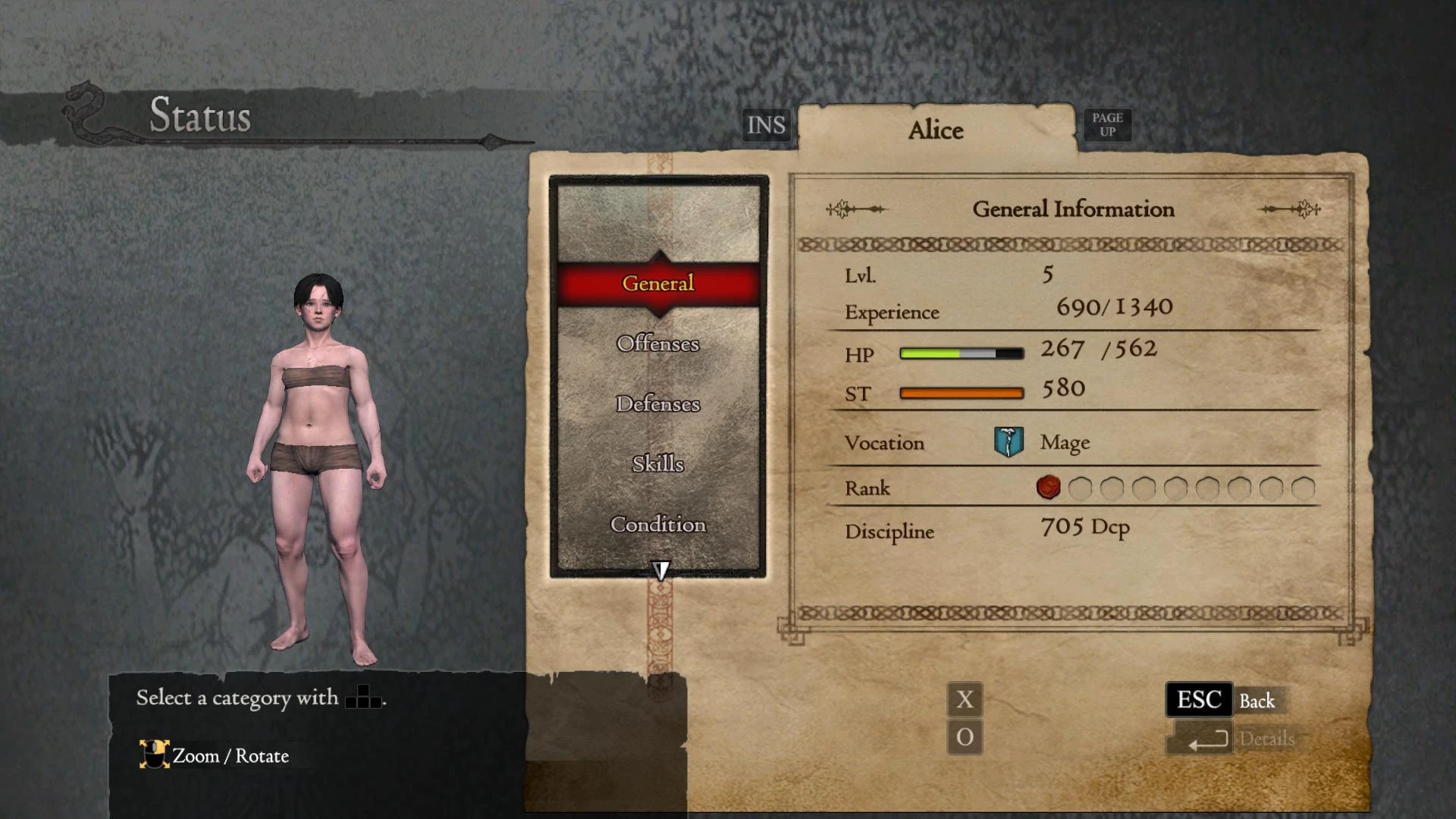Select the Defenses category
The width and height of the screenshot is (1456, 819).
[657, 404]
